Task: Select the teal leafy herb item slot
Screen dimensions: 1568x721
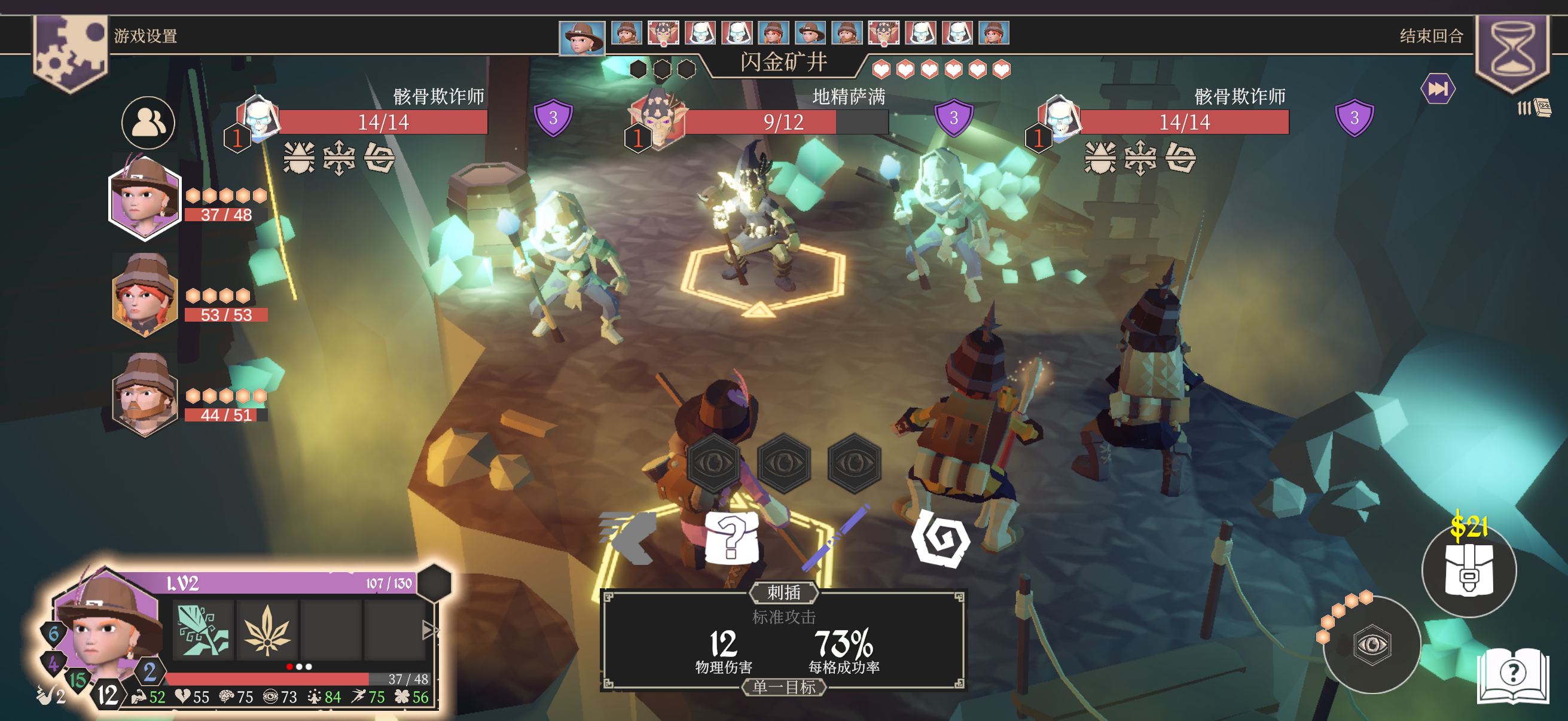Action: coord(203,630)
